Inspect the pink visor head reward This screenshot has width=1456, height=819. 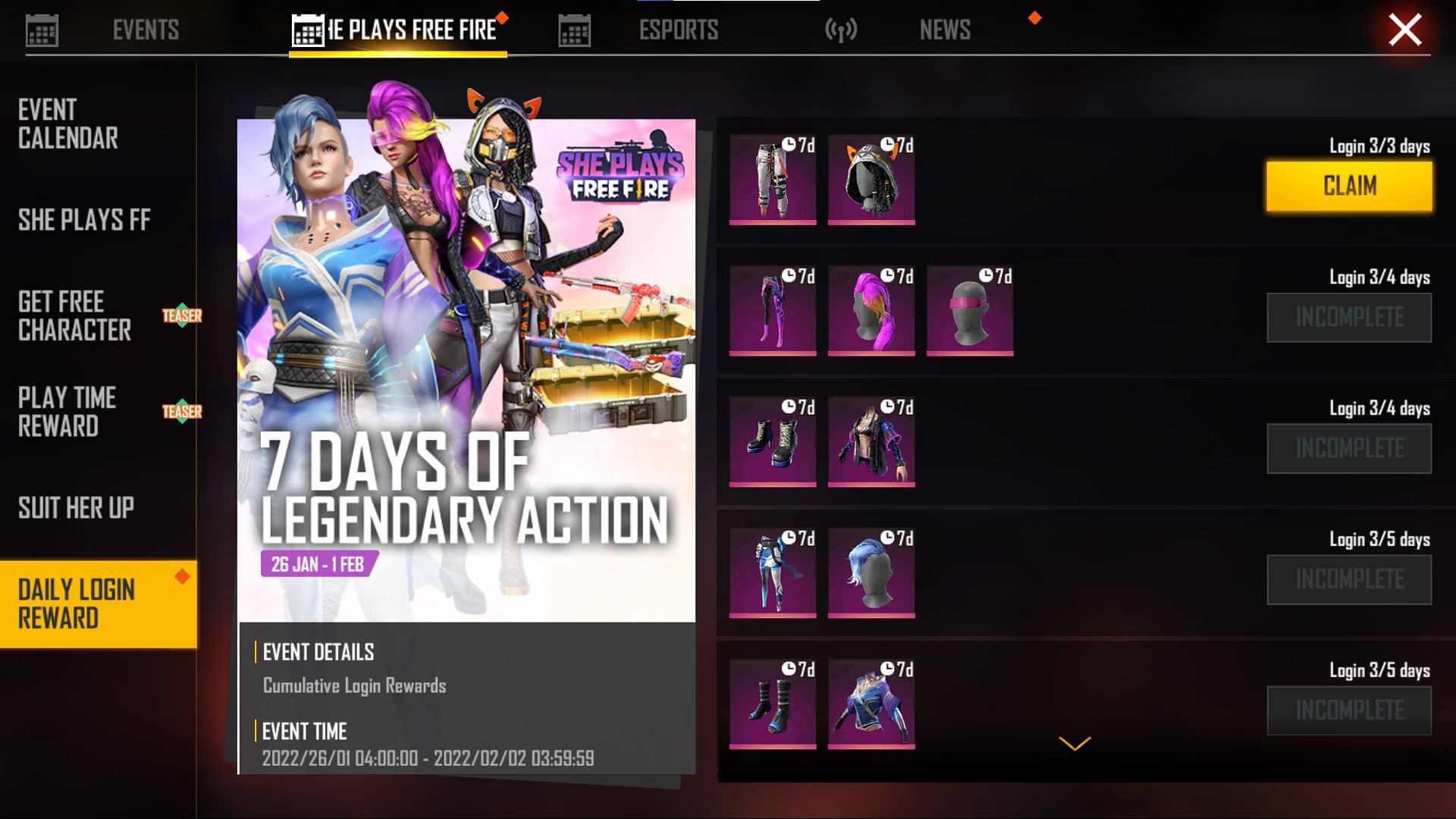coord(970,311)
